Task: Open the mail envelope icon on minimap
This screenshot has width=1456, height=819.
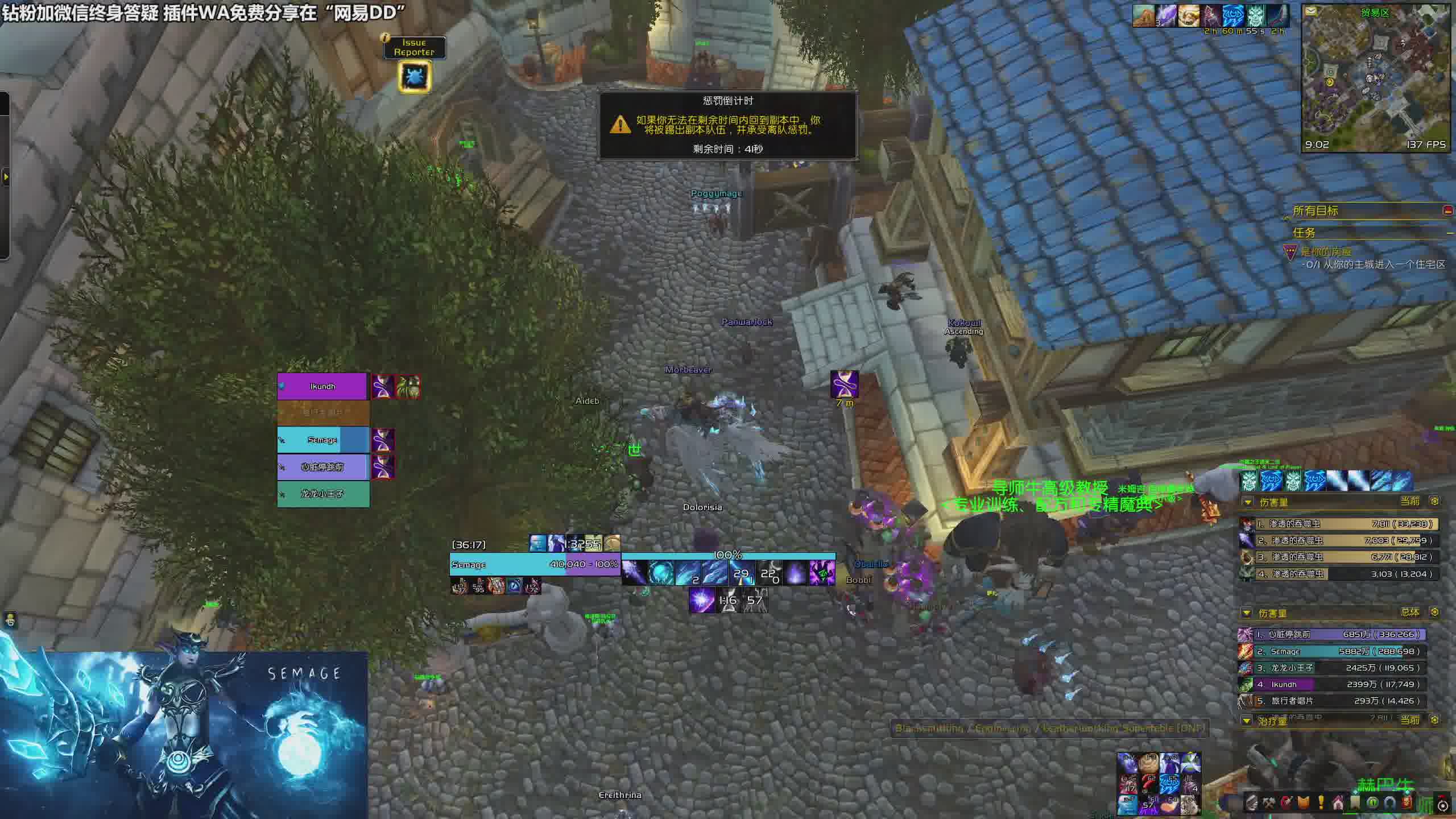Action: coord(1310,11)
